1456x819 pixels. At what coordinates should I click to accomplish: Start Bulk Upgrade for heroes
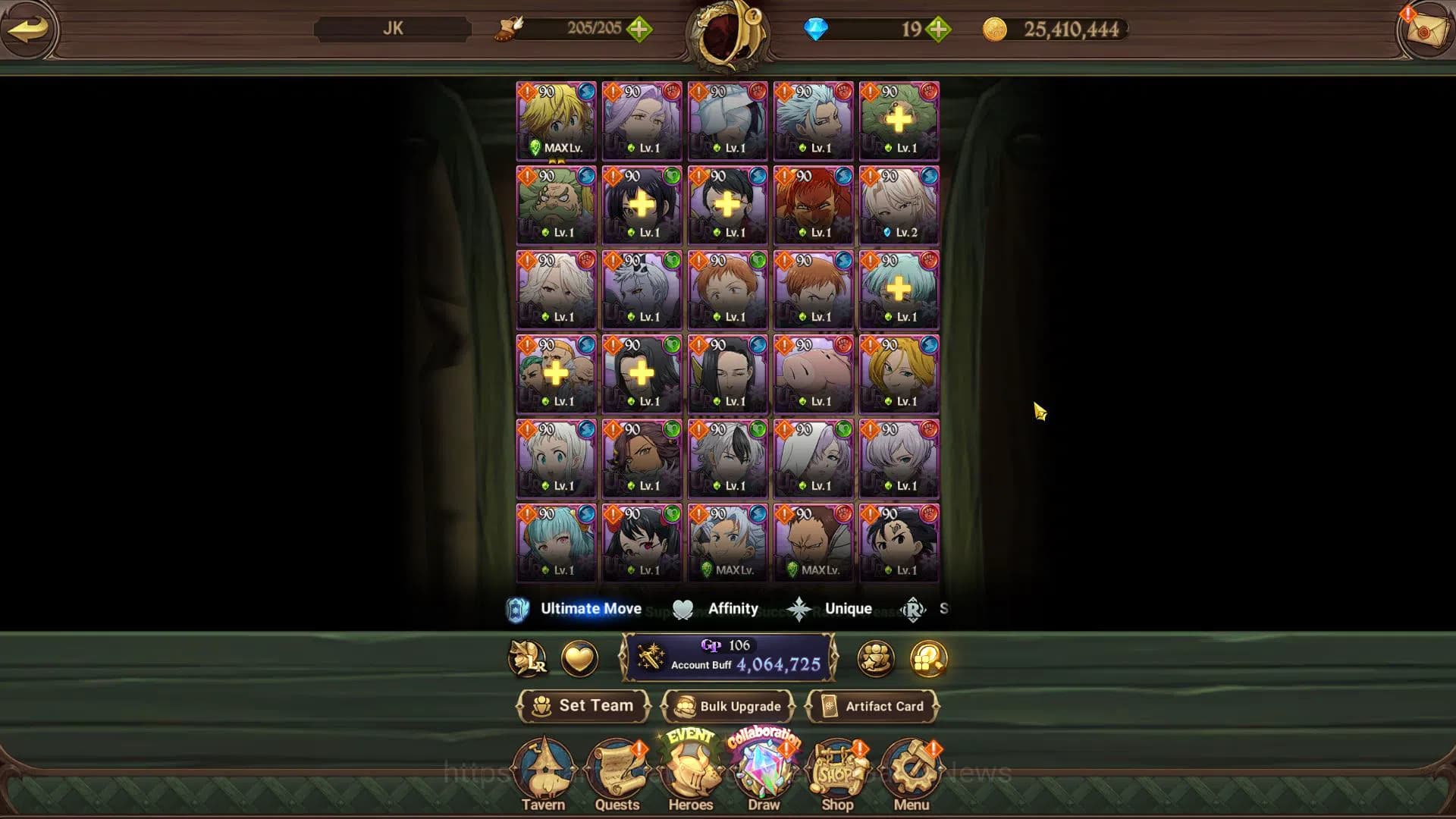click(727, 706)
